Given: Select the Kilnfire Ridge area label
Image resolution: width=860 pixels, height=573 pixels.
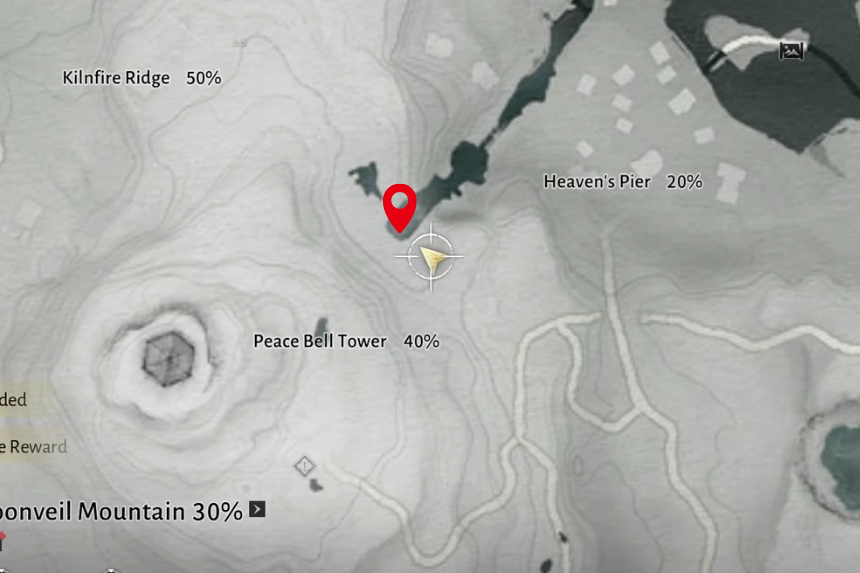Looking at the screenshot, I should coord(116,78).
